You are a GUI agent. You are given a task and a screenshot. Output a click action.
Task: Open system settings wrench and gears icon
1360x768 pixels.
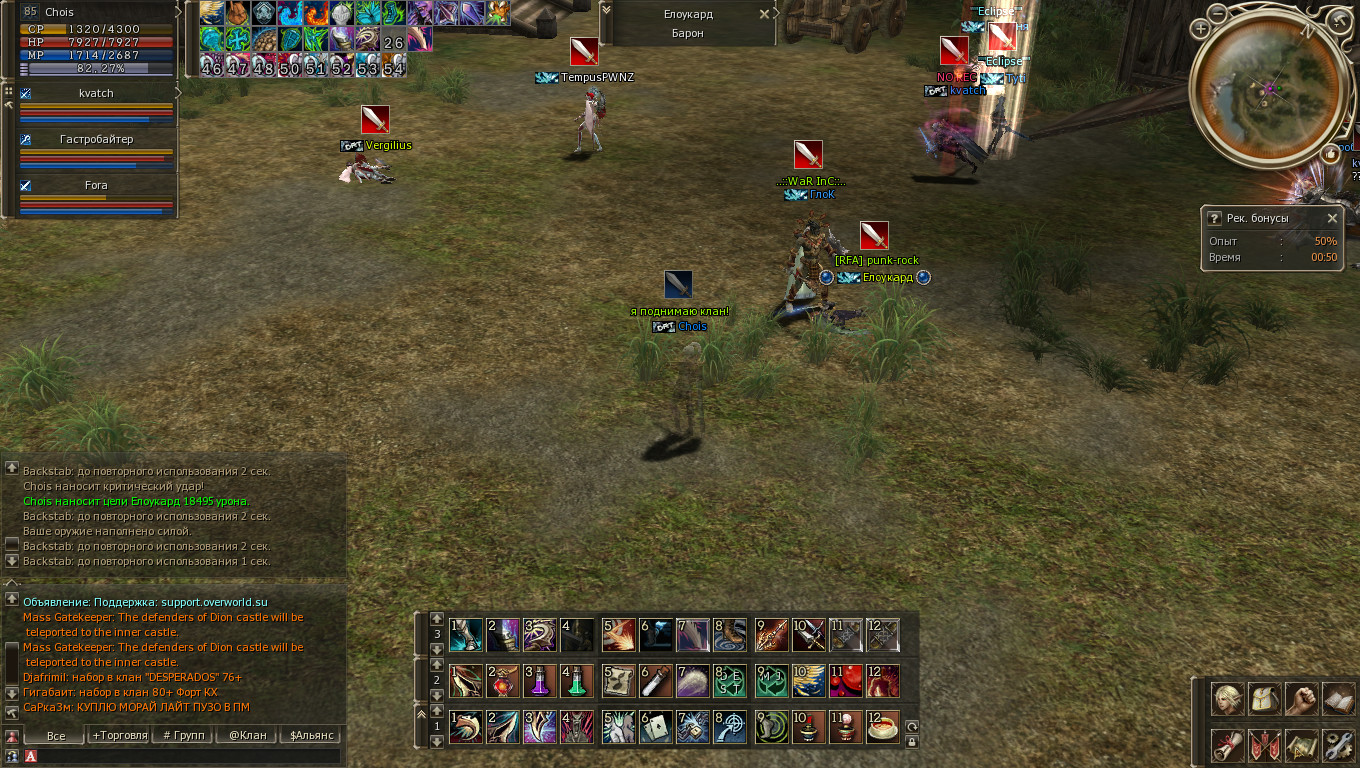click(1338, 745)
